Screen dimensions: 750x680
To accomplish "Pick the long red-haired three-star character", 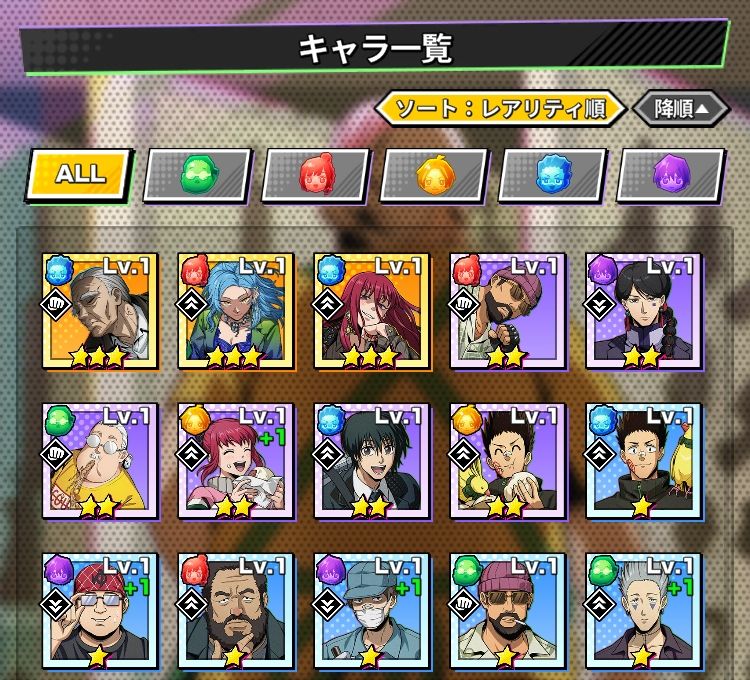I will click(371, 311).
